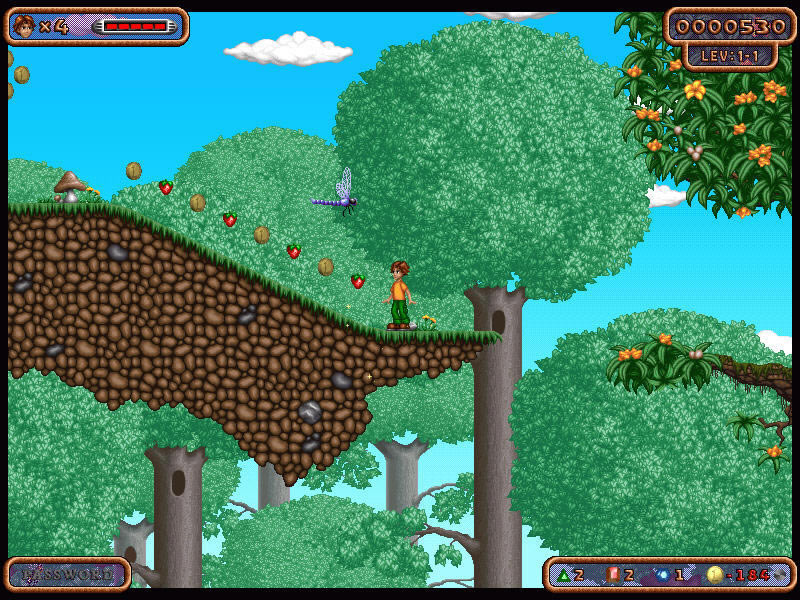Click the yellow coin counter icon

coord(713,574)
